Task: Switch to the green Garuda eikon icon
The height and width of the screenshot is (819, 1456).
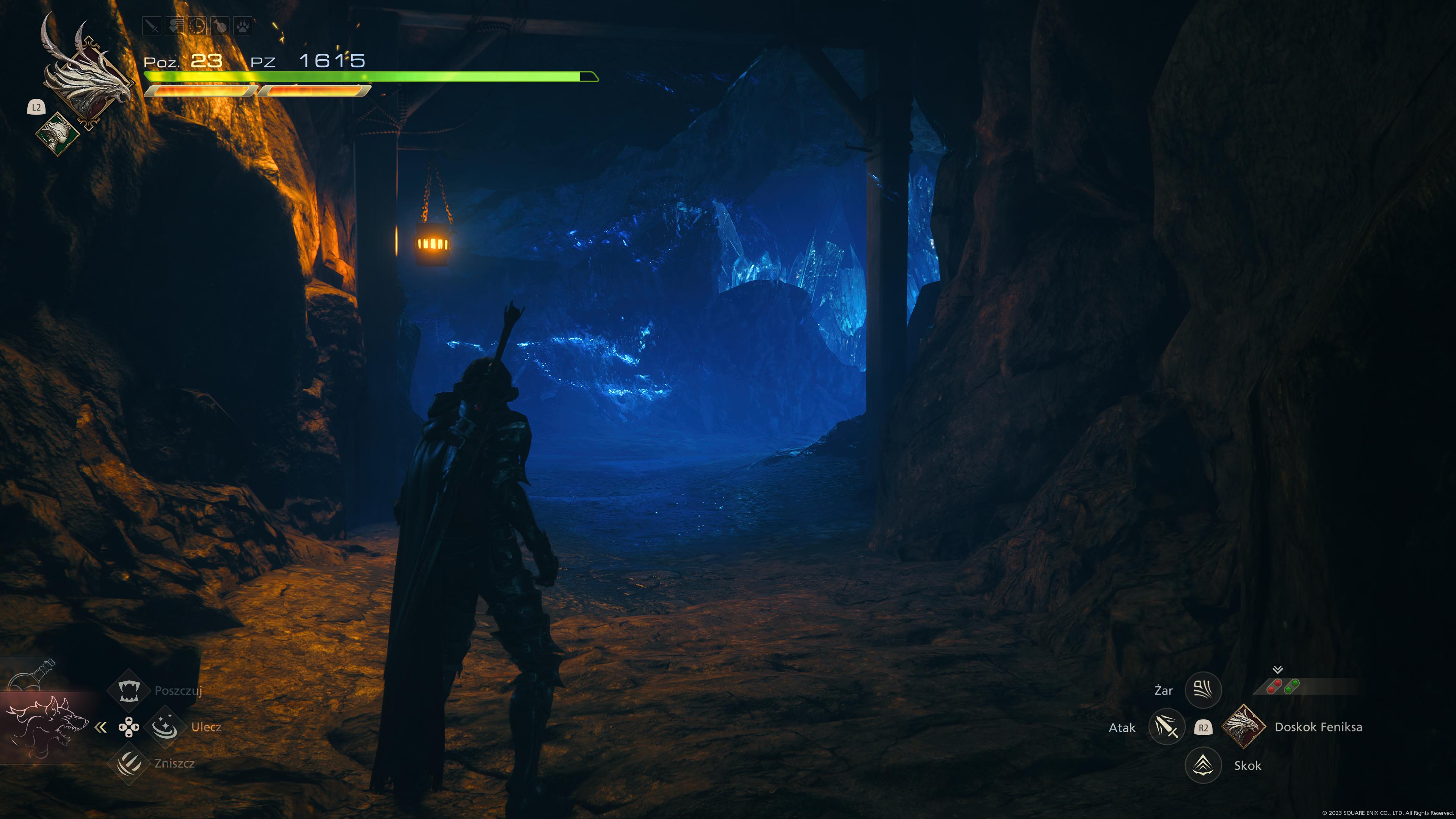Action: tap(57, 133)
